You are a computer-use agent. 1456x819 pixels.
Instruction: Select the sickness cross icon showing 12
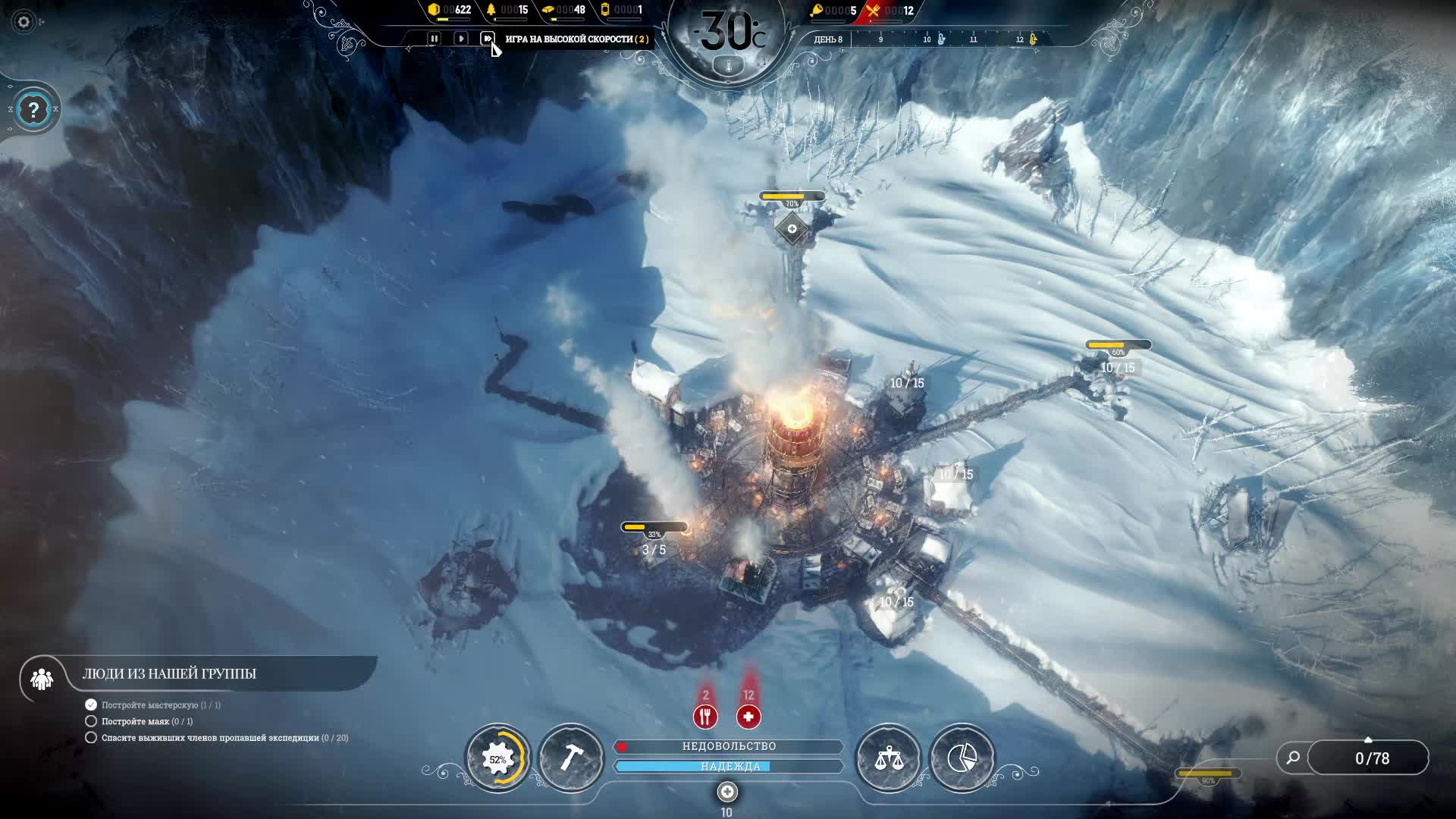pos(748,715)
